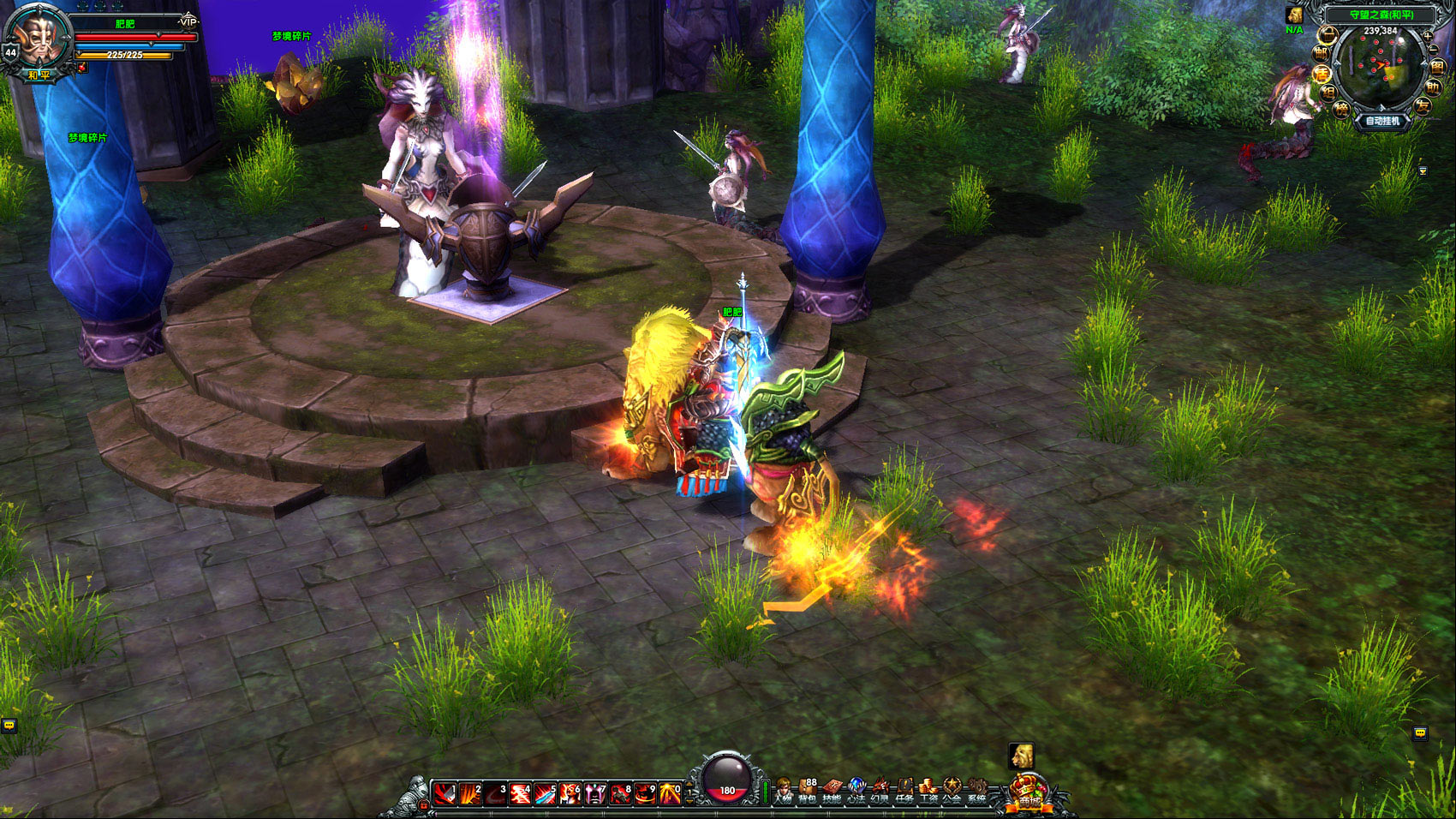Screen dimensions: 1456x819
Task: Zoom in the minimap with plus button
Action: [1427, 36]
